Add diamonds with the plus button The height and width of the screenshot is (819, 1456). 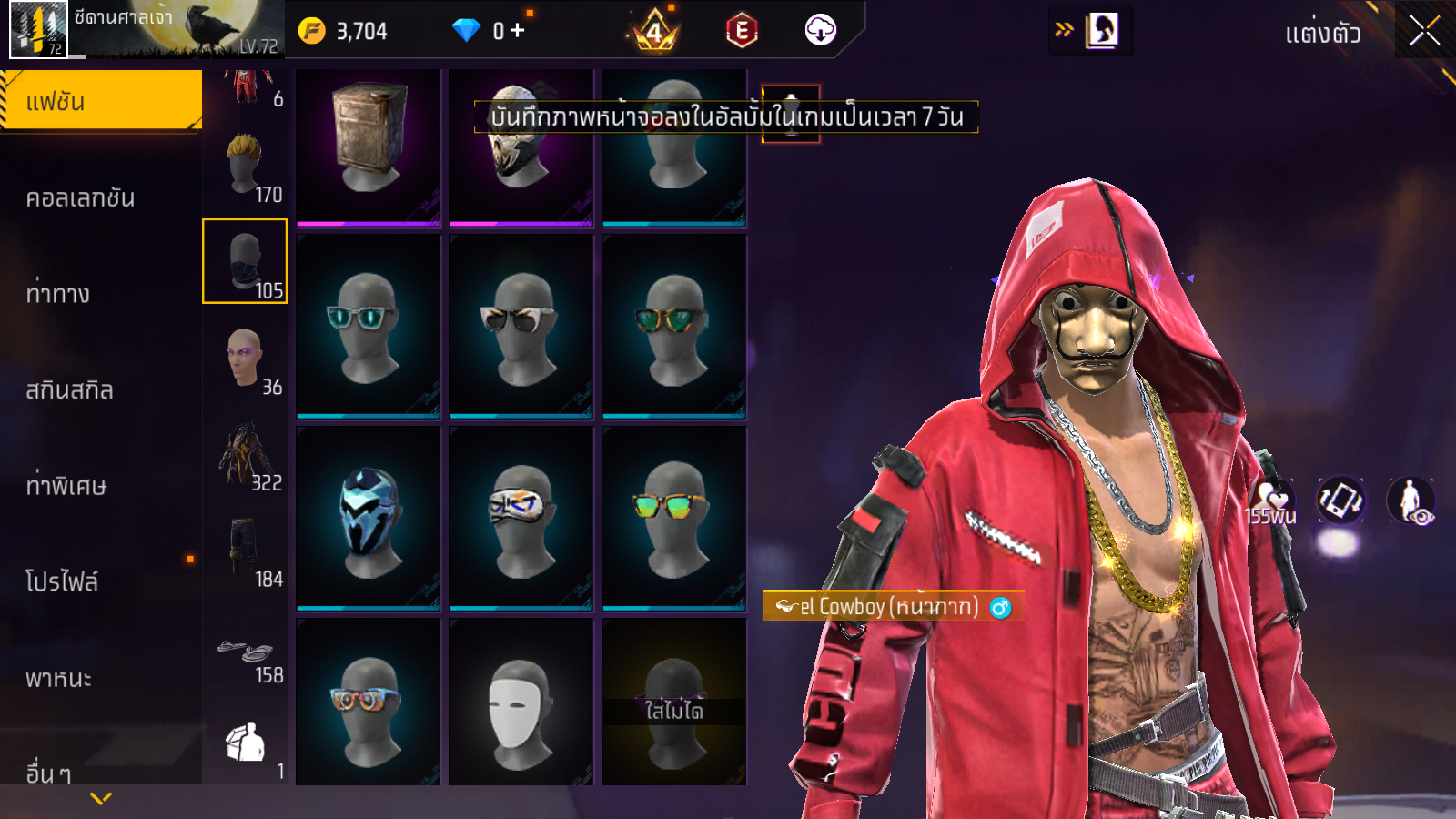517,31
